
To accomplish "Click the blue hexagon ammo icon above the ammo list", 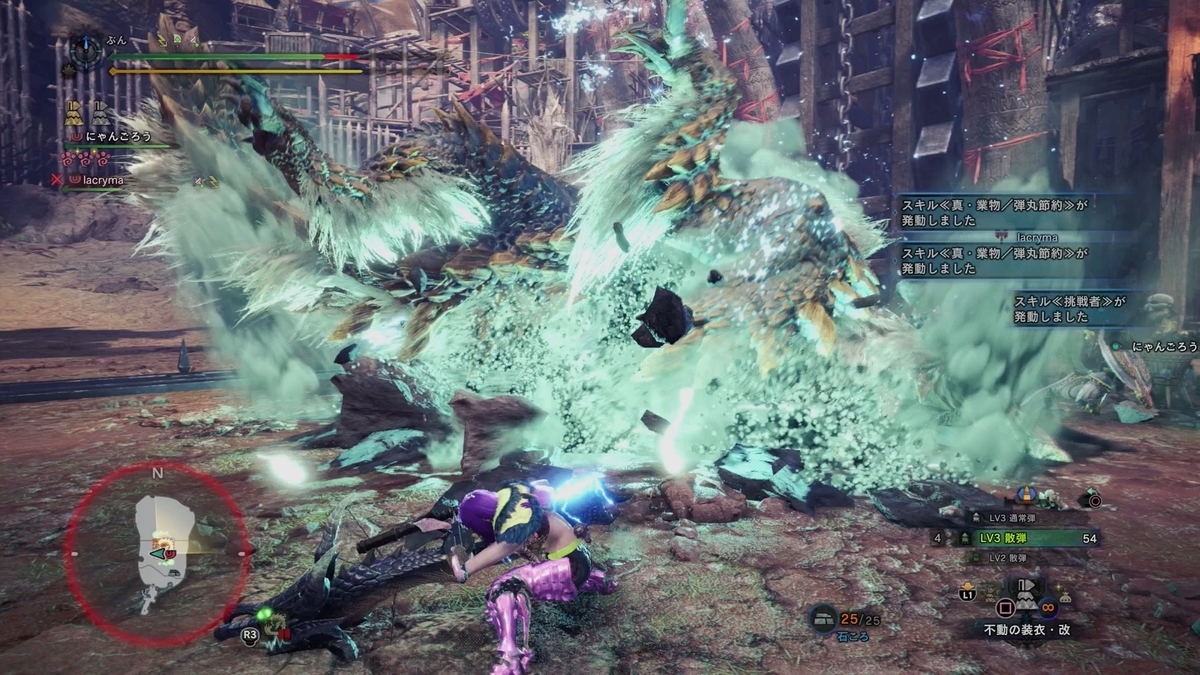I will [x=1026, y=493].
